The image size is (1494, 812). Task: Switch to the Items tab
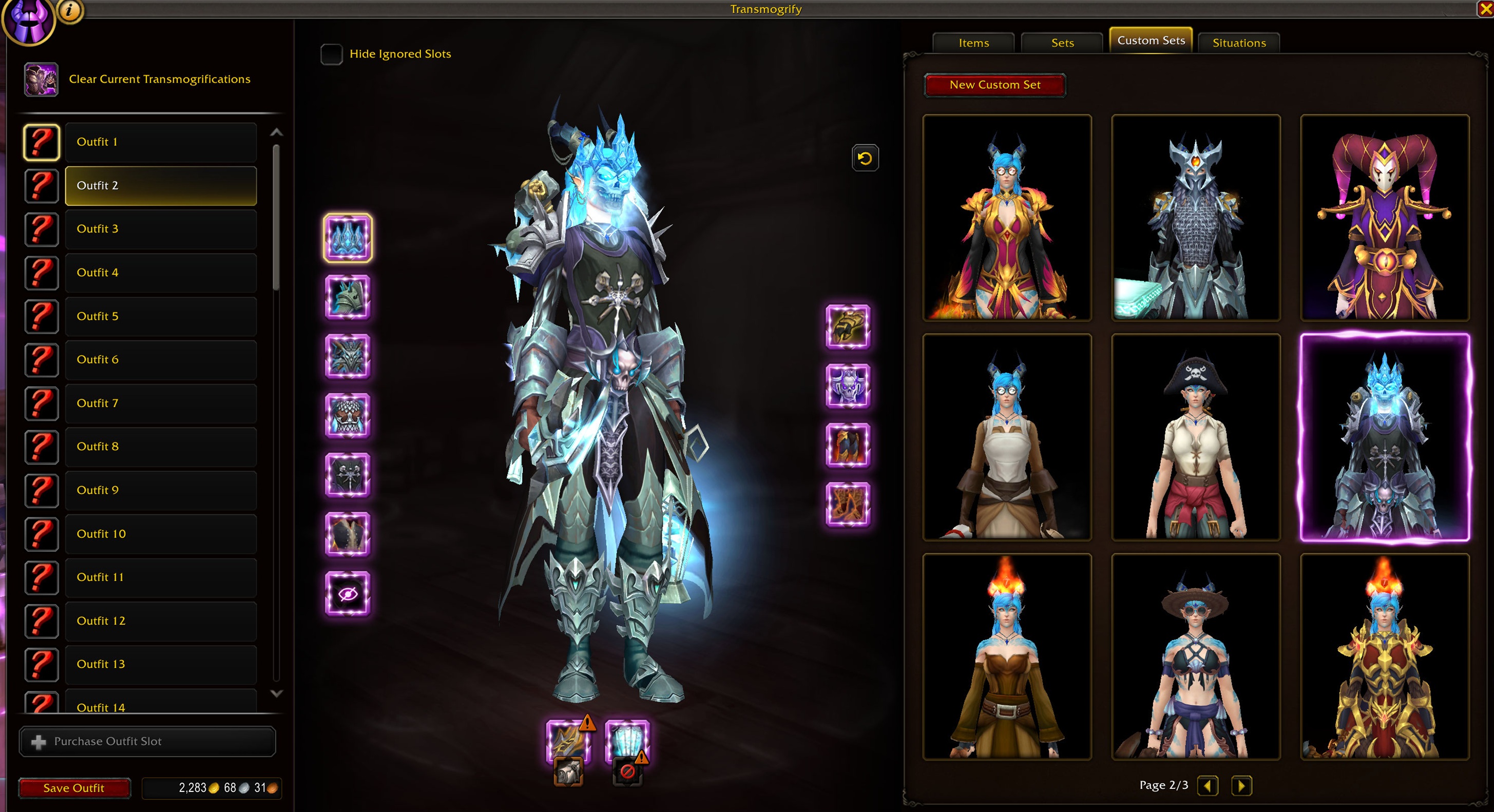coord(973,43)
